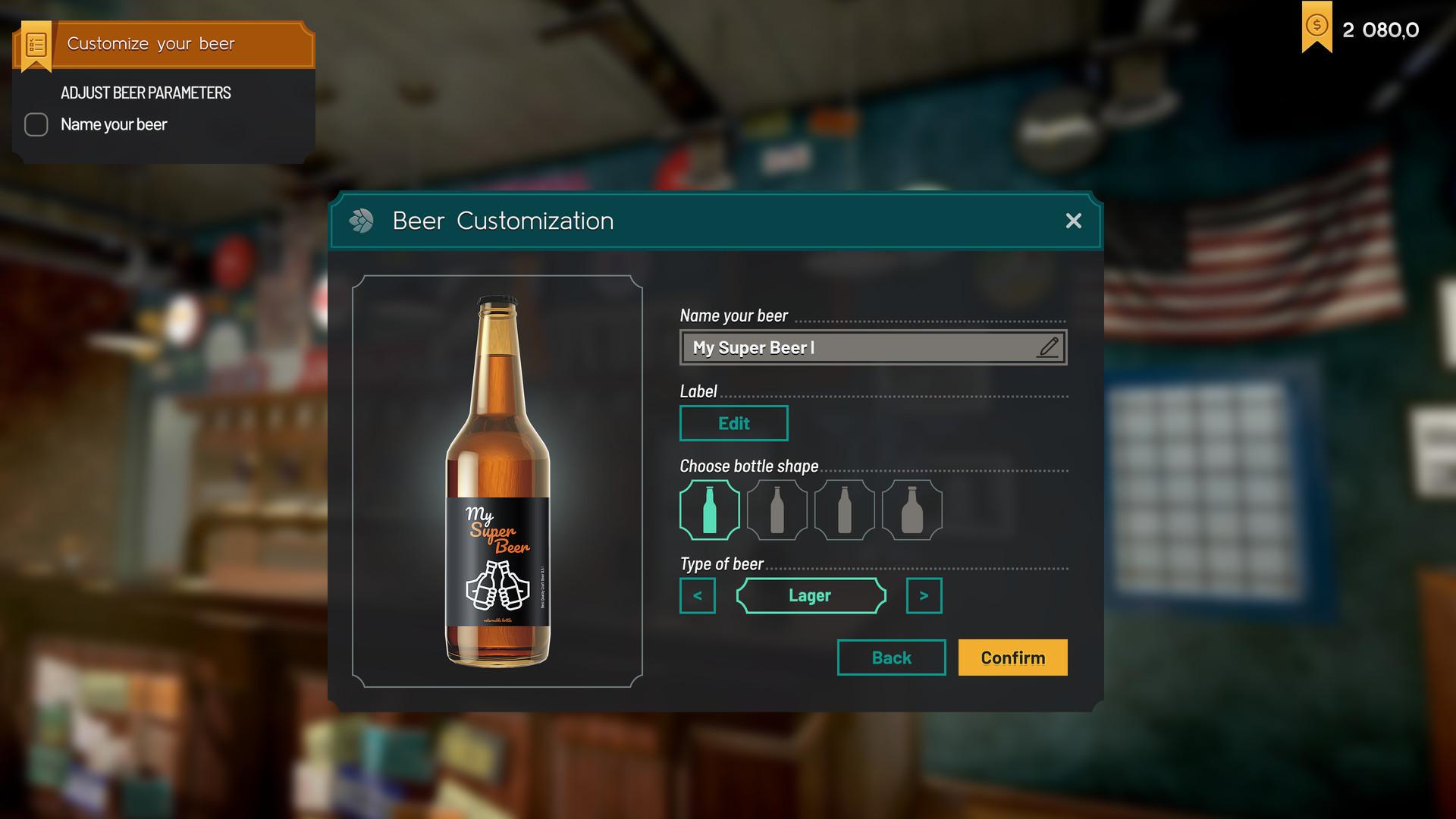1456x819 pixels.
Task: Open the label editor with Edit
Action: click(x=733, y=423)
